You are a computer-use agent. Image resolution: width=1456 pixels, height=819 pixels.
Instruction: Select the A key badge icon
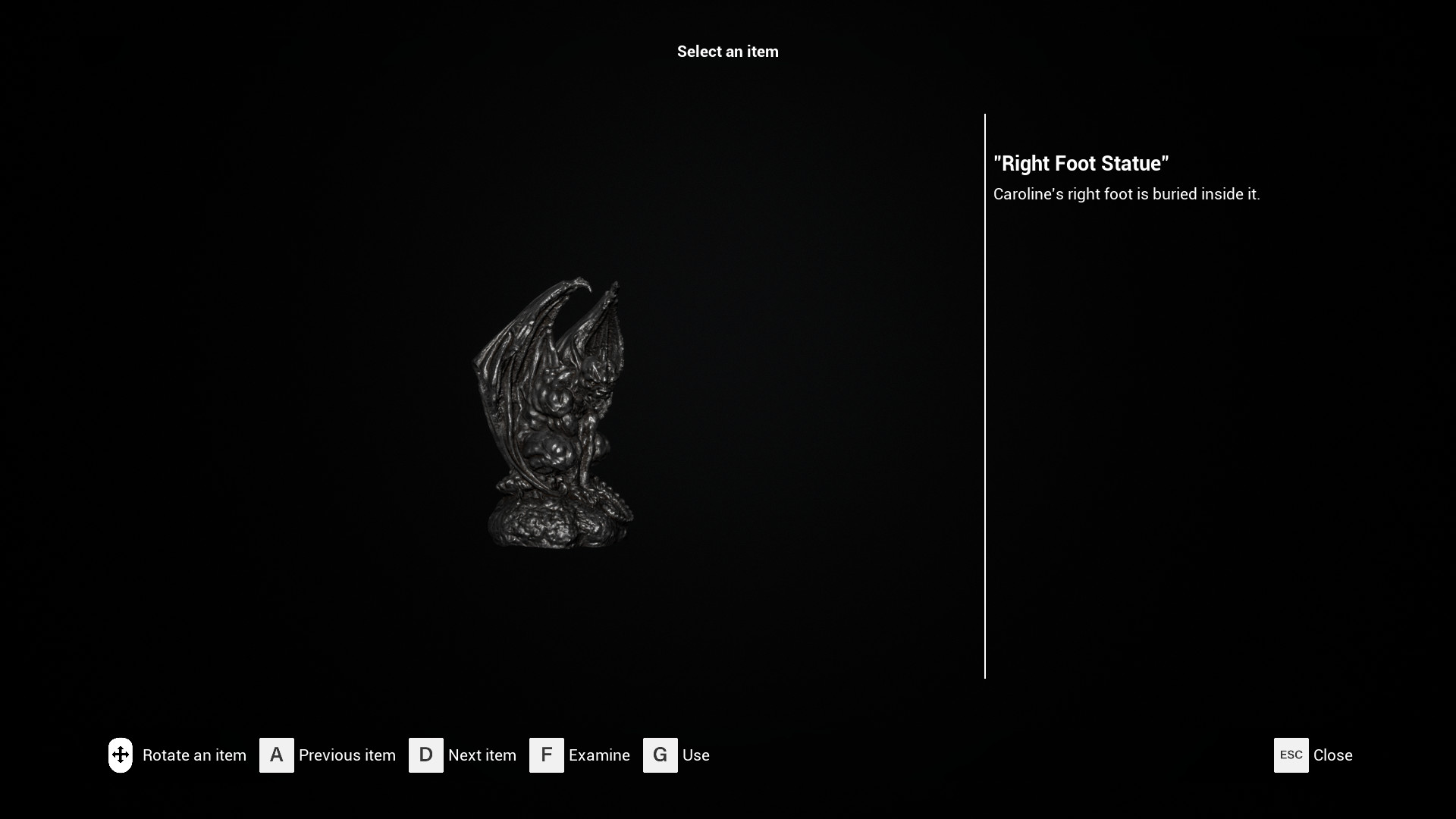[x=277, y=755]
